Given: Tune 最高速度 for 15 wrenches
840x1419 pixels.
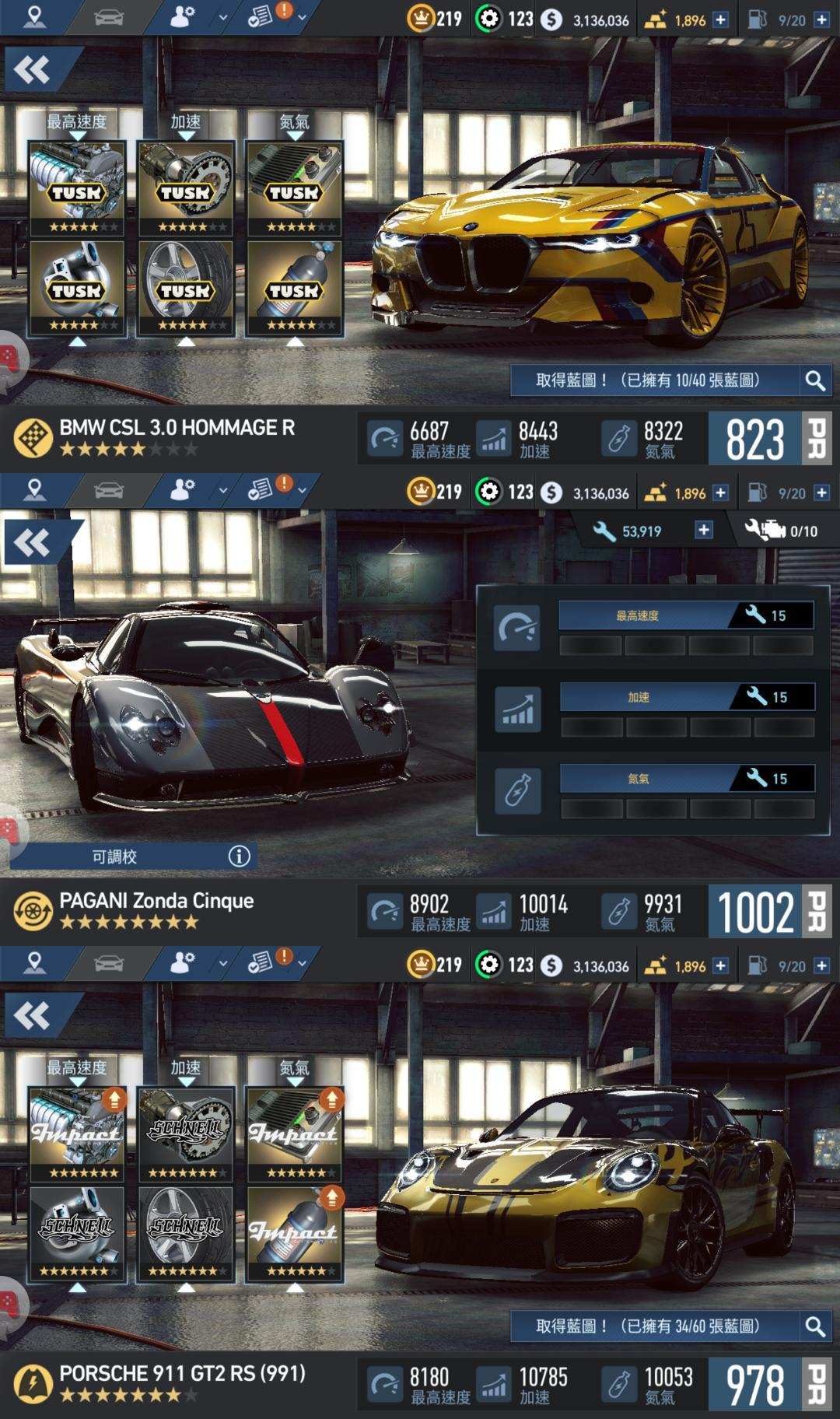Looking at the screenshot, I should click(686, 615).
